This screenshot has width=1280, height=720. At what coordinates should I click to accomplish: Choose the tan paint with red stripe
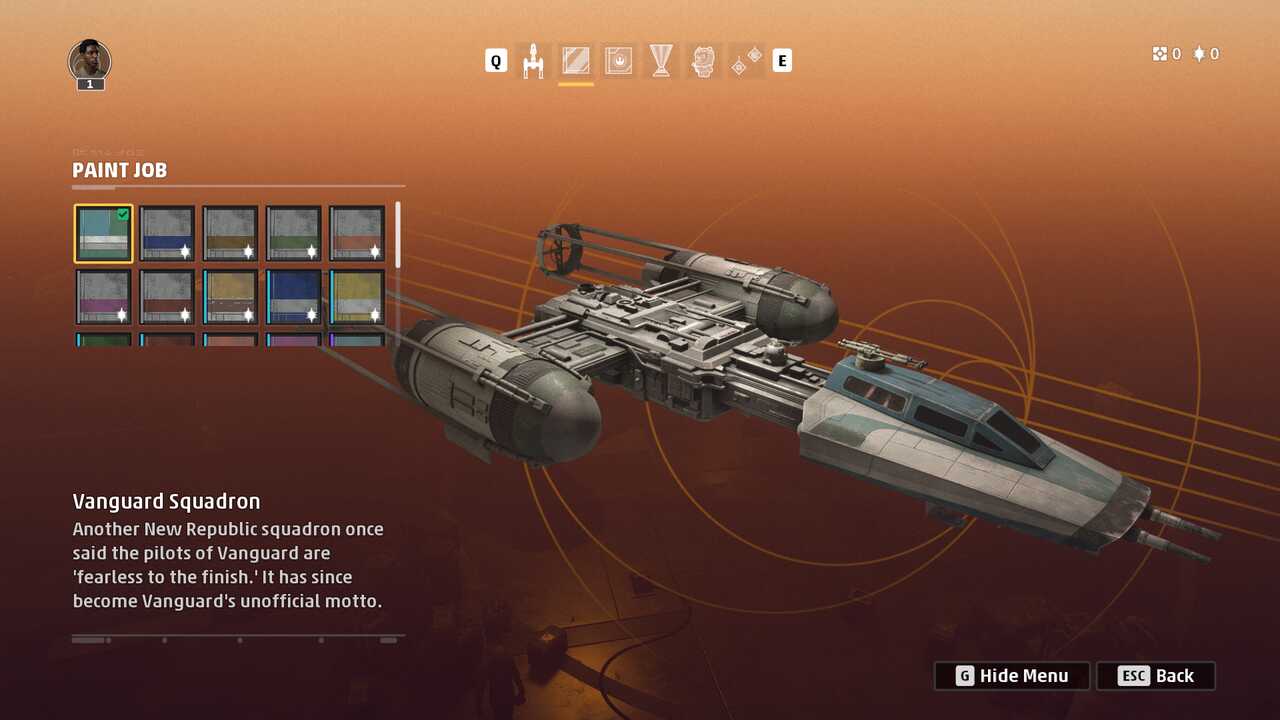tap(230, 297)
